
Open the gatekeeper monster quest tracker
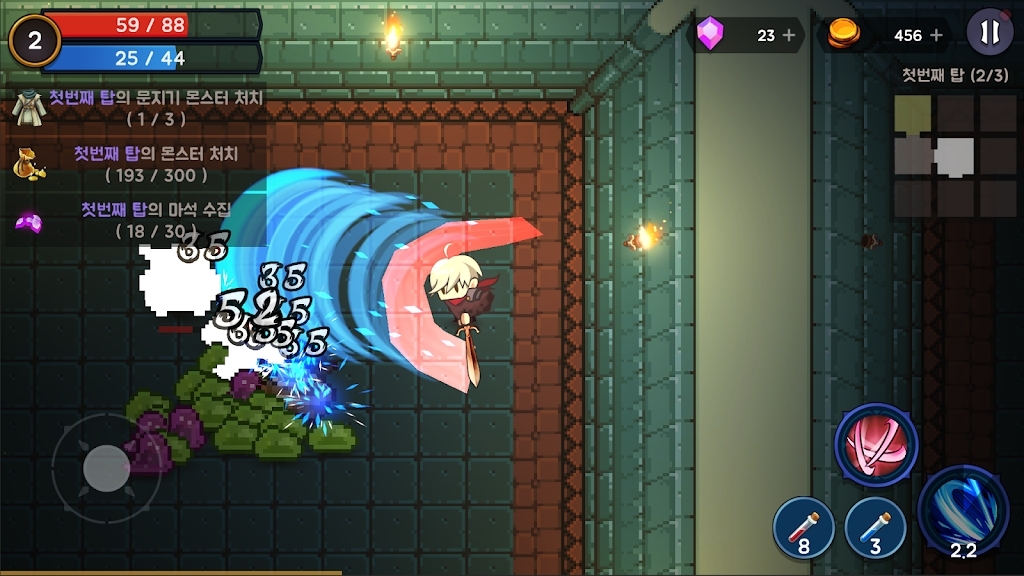click(140, 108)
